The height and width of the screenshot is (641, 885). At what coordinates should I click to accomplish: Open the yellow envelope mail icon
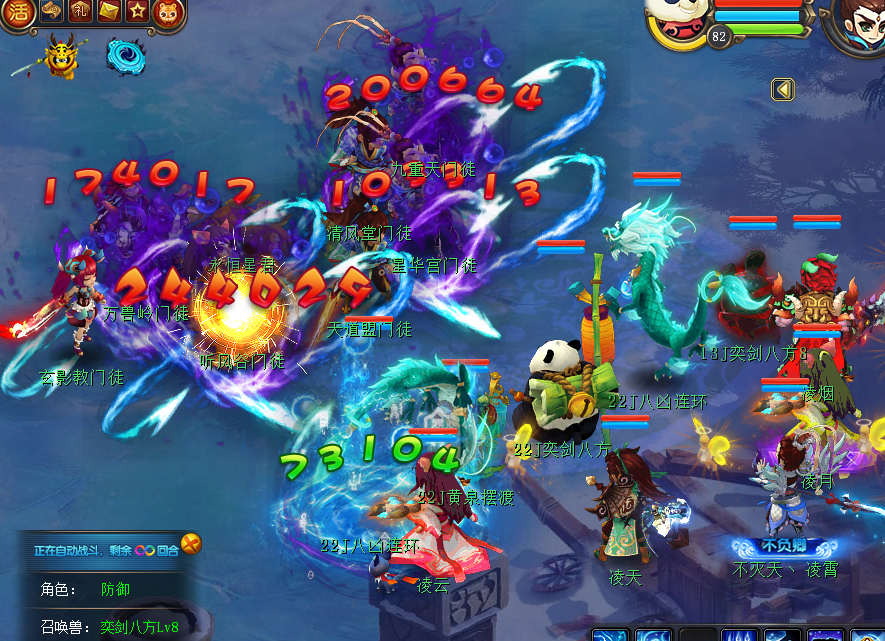tap(110, 12)
